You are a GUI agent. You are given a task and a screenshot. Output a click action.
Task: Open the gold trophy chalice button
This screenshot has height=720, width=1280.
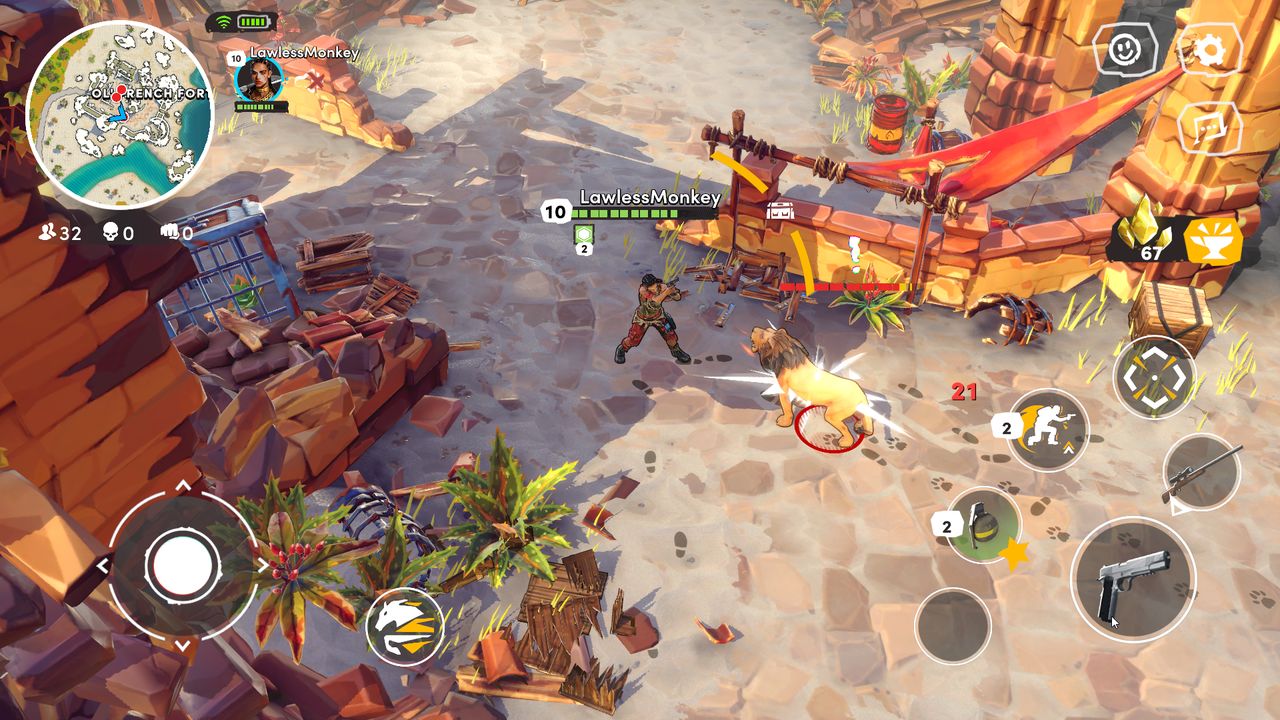(1213, 241)
